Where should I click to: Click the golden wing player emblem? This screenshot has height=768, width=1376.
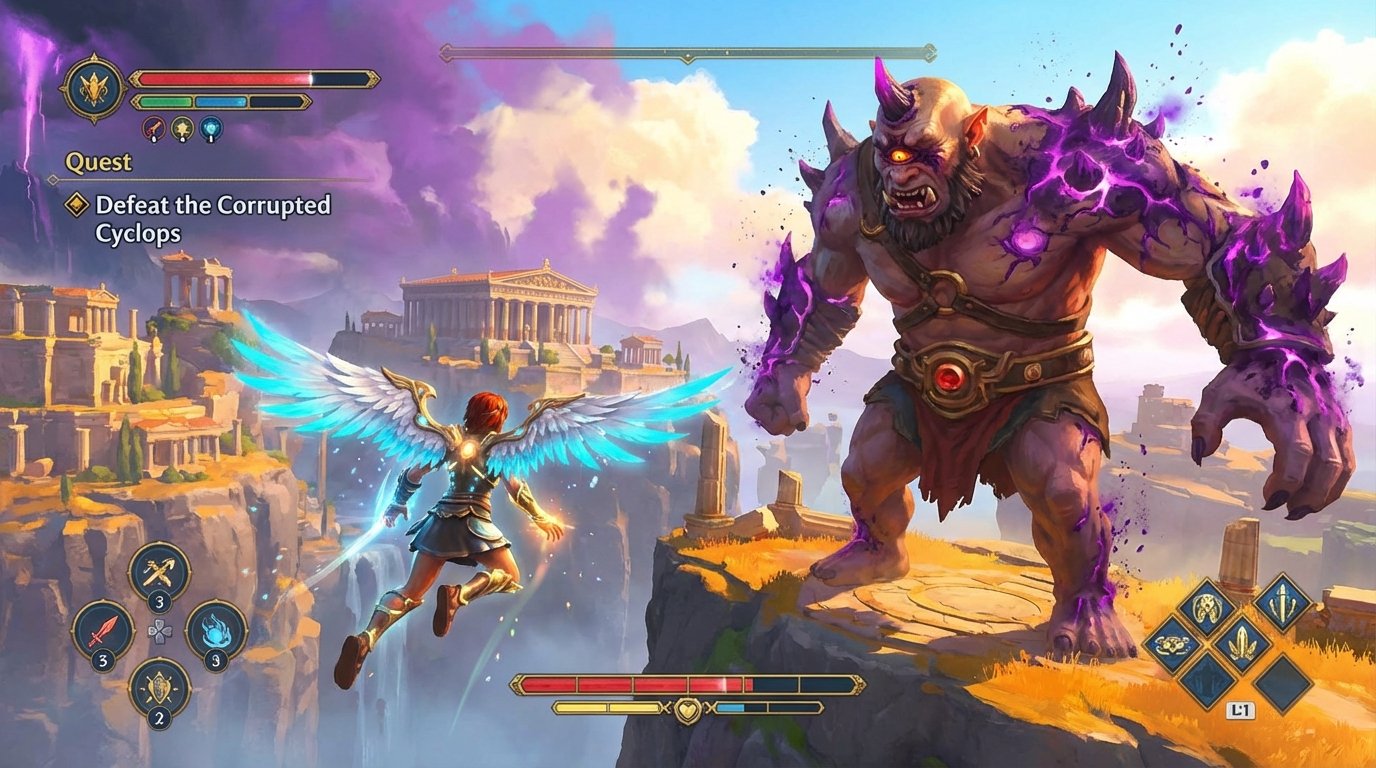pos(93,88)
